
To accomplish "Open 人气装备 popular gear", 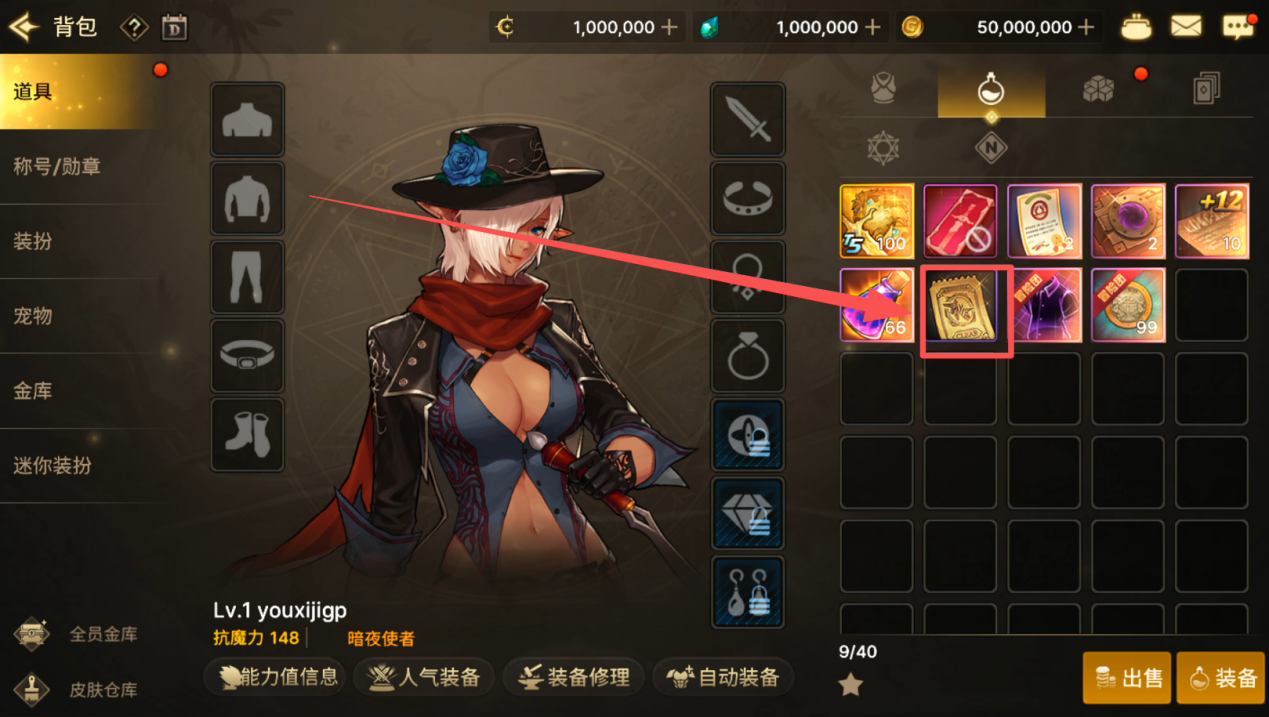I will (x=424, y=677).
